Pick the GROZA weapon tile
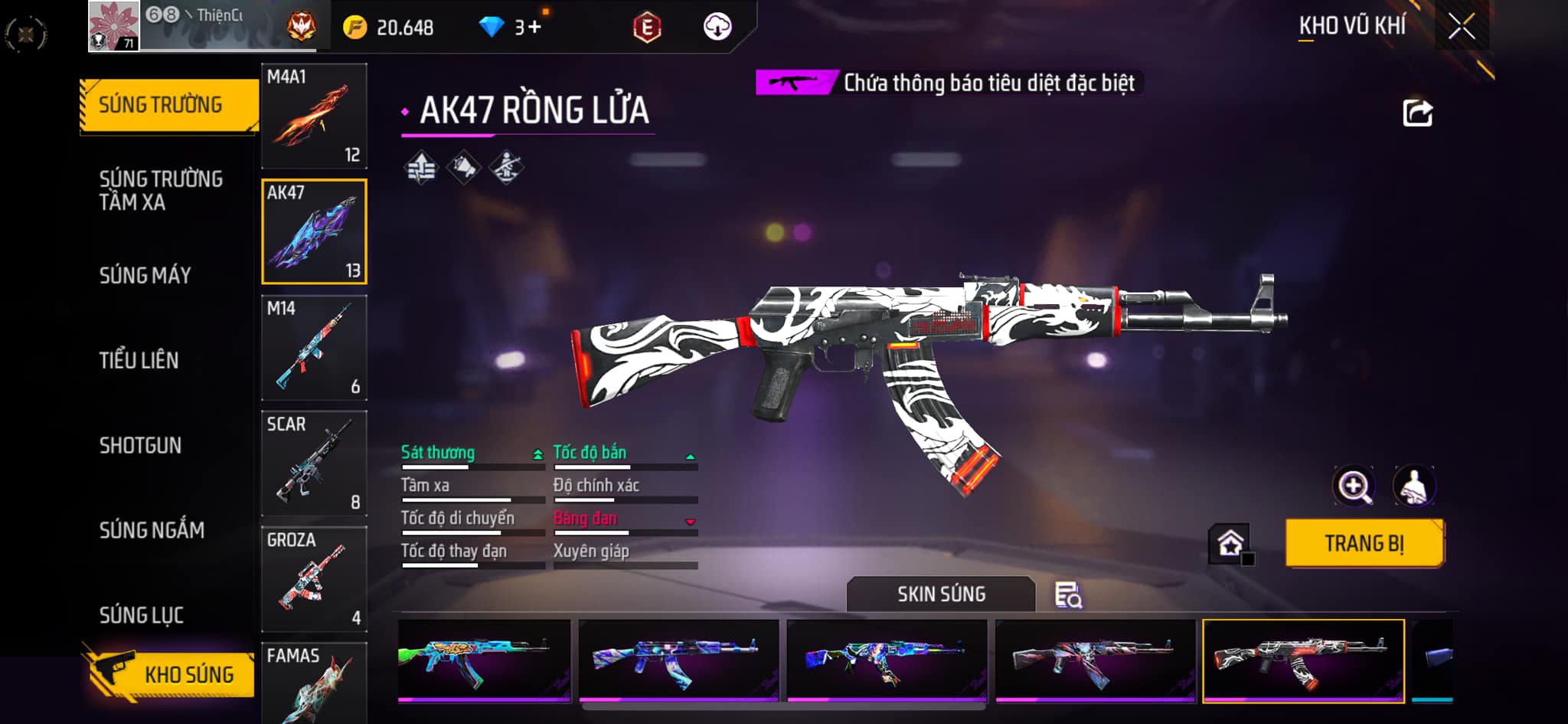The height and width of the screenshot is (724, 1568). coord(314,579)
